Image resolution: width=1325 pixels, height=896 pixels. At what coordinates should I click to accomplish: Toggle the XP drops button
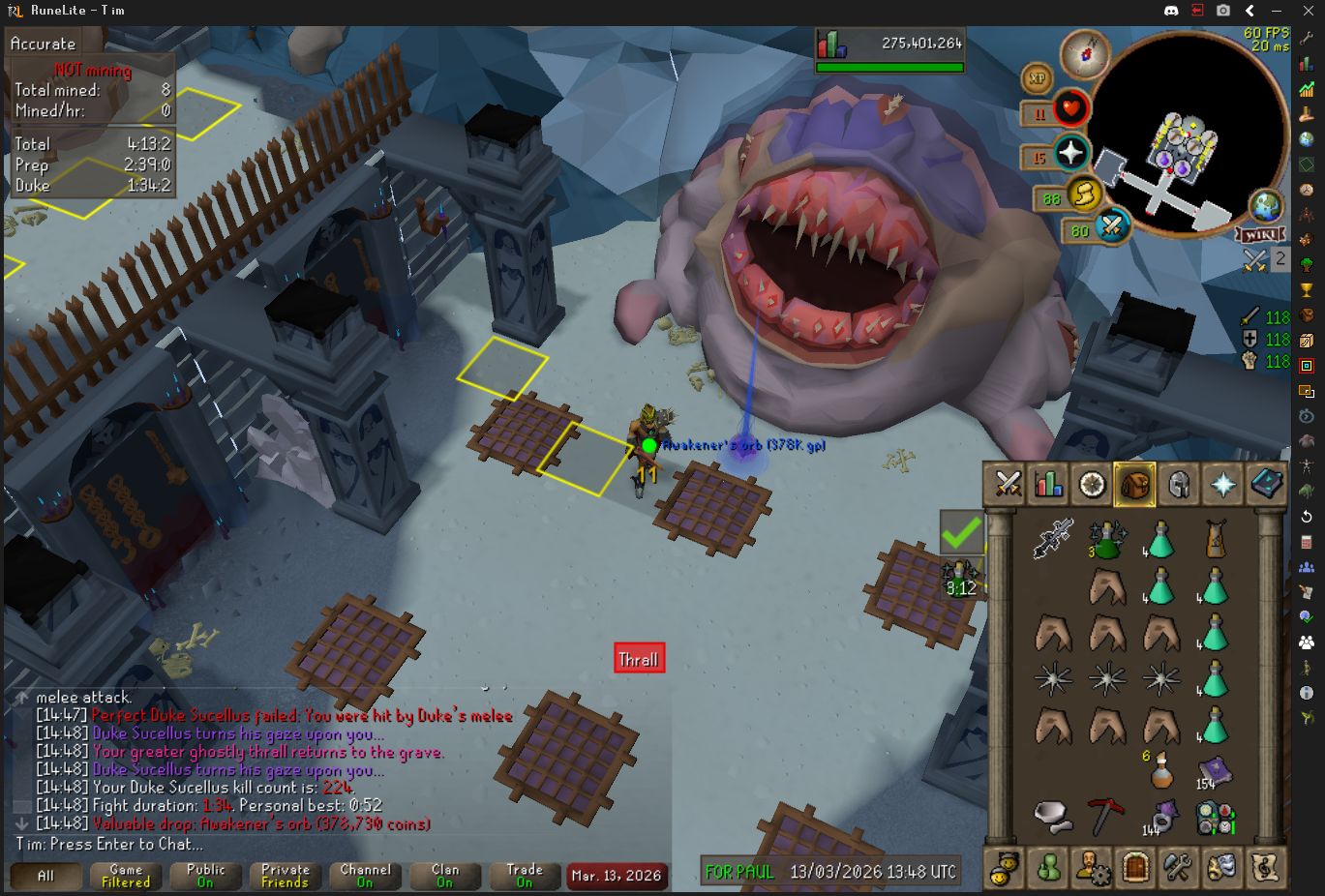tap(1037, 78)
